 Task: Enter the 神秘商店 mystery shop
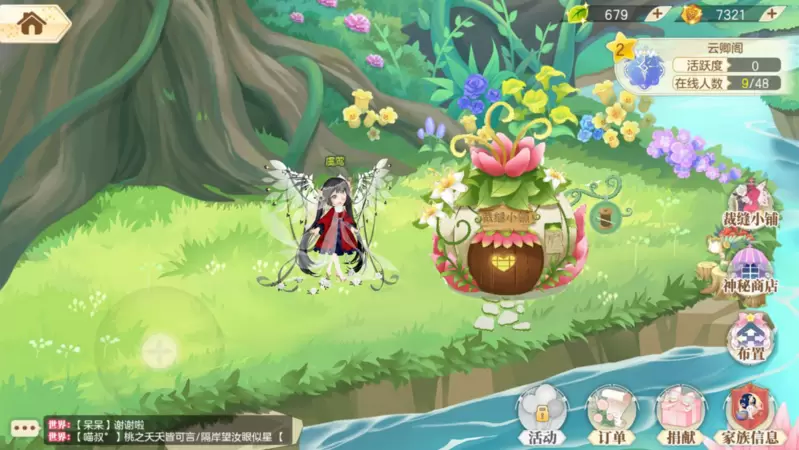coord(751,270)
